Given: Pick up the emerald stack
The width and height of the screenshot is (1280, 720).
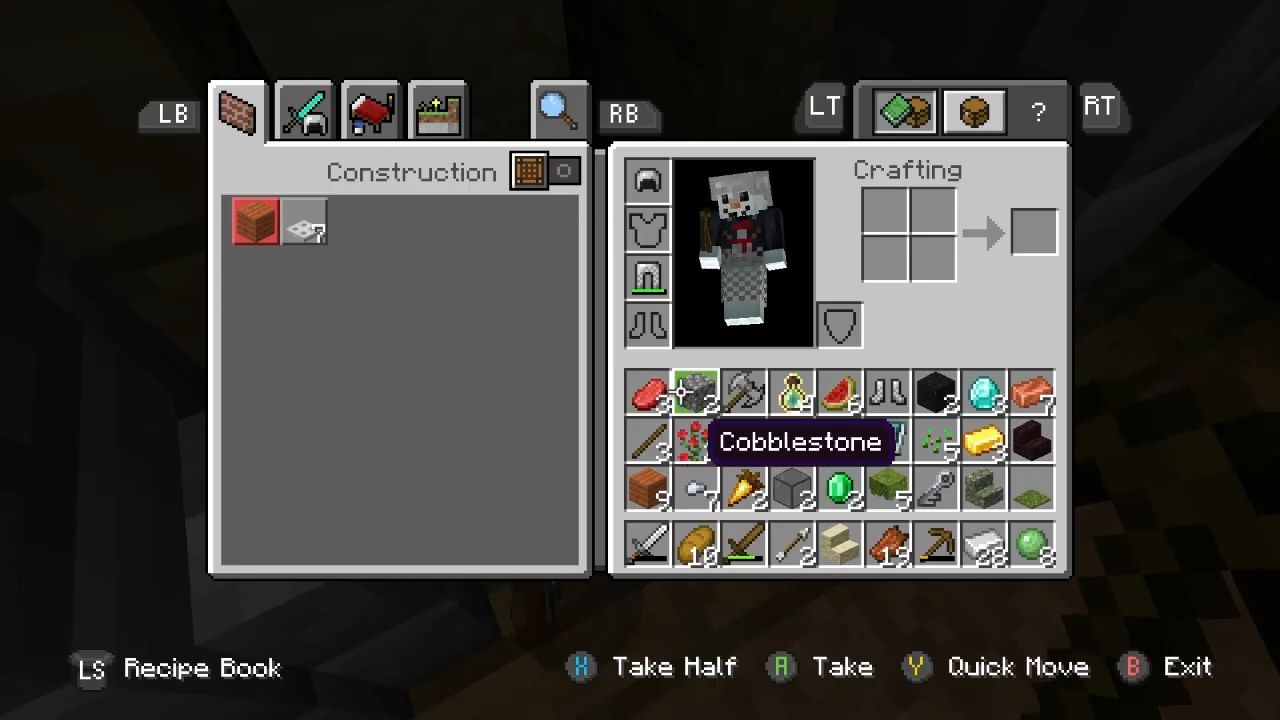Looking at the screenshot, I should point(840,490).
